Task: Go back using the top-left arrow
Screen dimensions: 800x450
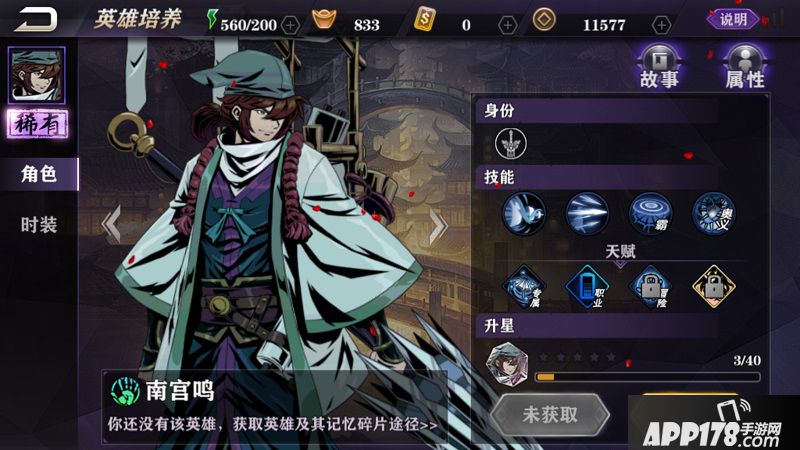Action: point(37,19)
